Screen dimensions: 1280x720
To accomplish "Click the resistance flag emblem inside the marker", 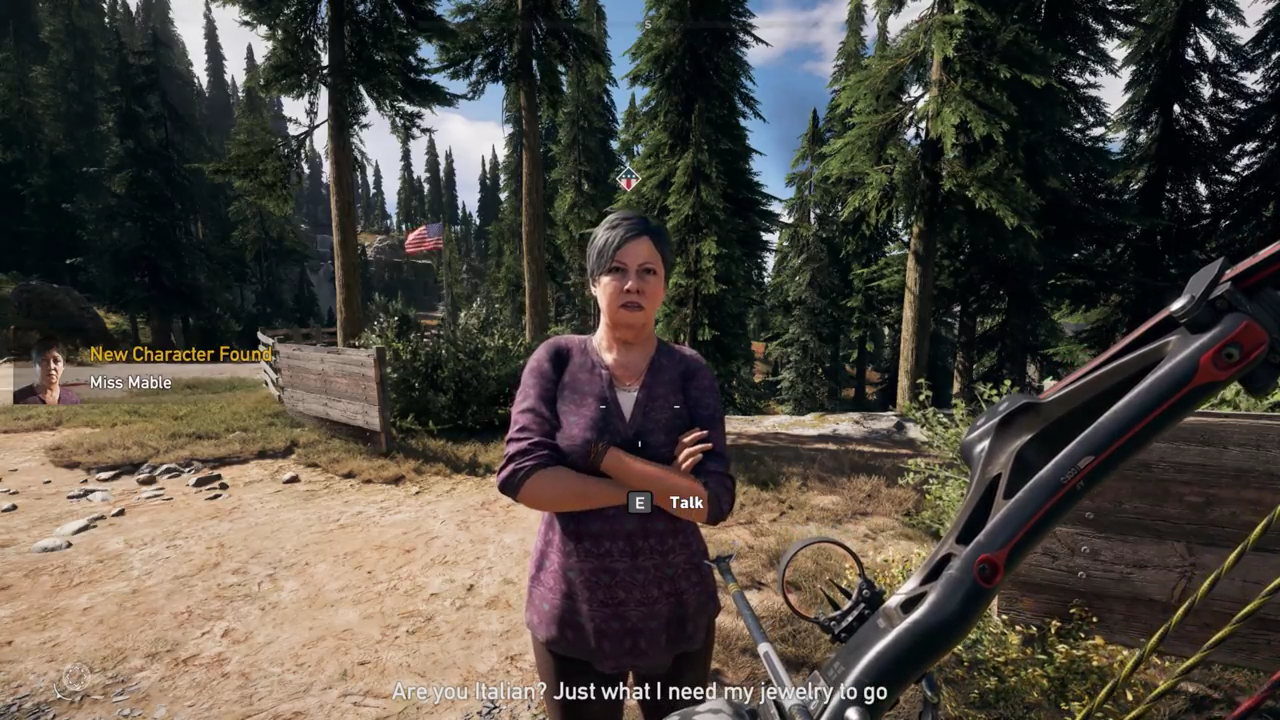I will 628,180.
